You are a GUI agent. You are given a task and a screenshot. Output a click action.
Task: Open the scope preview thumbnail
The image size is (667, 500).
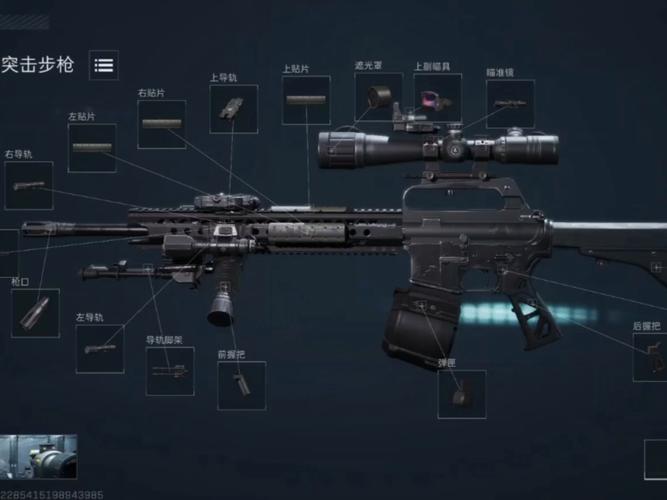pos(39,459)
